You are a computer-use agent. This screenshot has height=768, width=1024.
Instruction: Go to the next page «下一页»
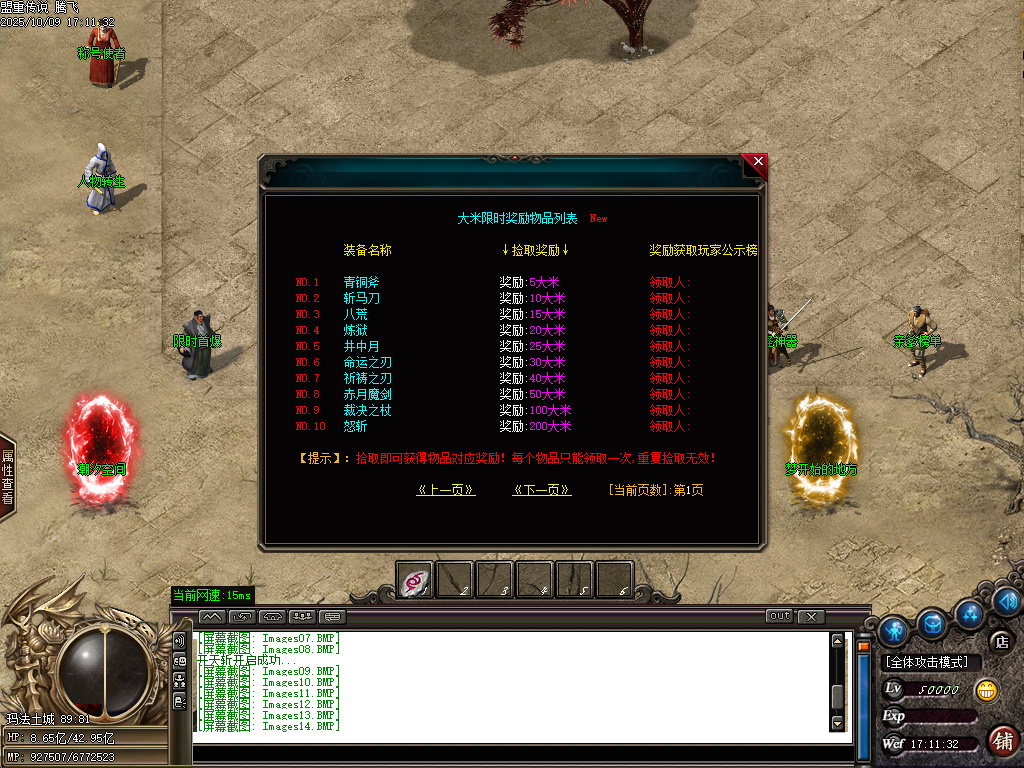pyautogui.click(x=541, y=490)
